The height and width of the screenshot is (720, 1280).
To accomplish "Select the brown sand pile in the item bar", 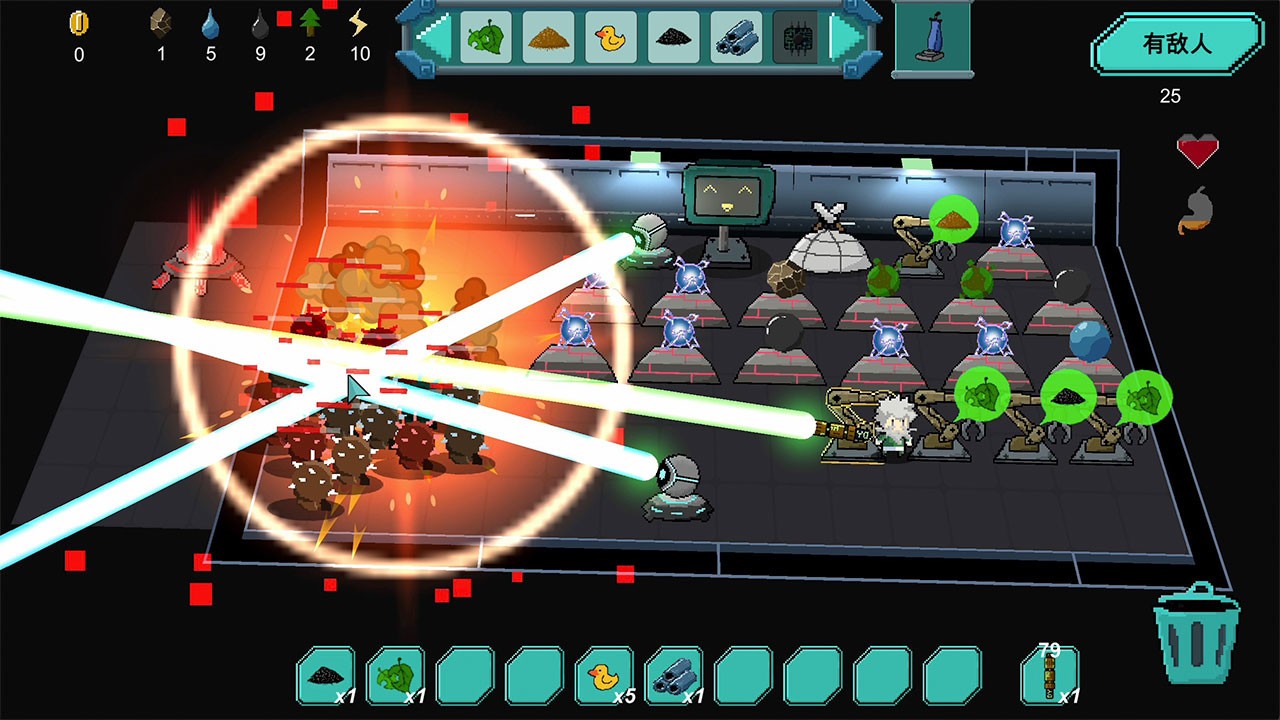I will 548,38.
